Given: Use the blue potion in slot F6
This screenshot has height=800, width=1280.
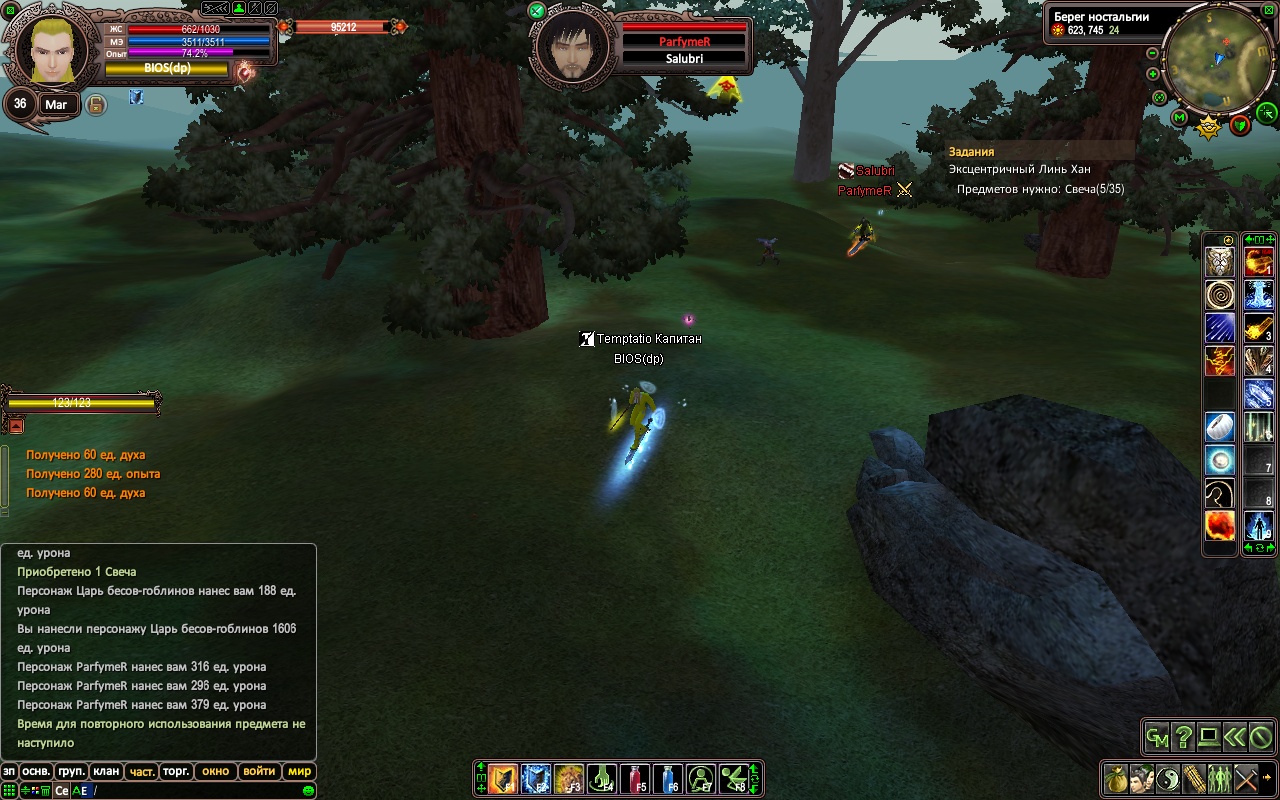Looking at the screenshot, I should [668, 778].
